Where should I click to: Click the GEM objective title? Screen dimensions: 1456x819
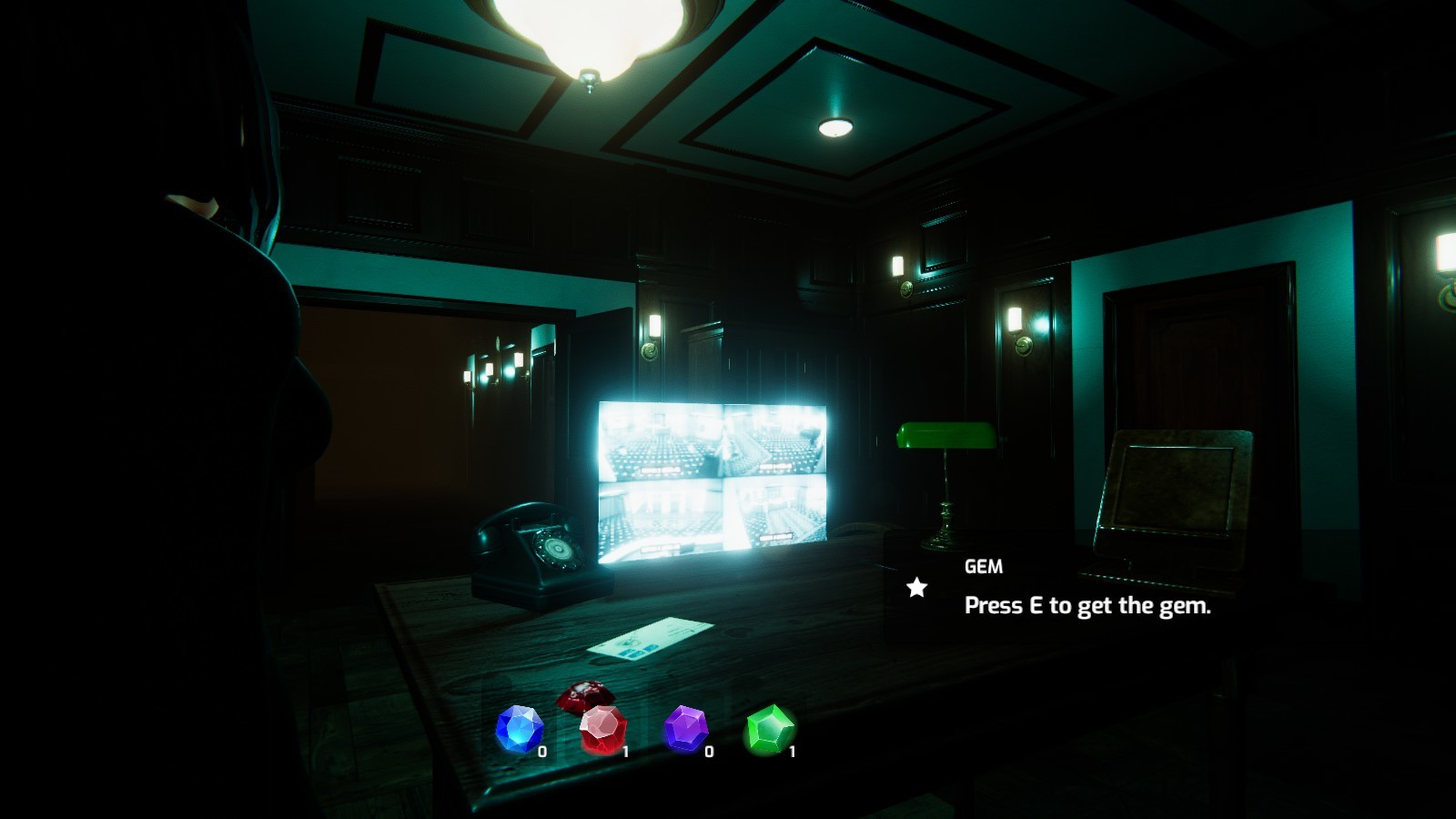tap(983, 566)
